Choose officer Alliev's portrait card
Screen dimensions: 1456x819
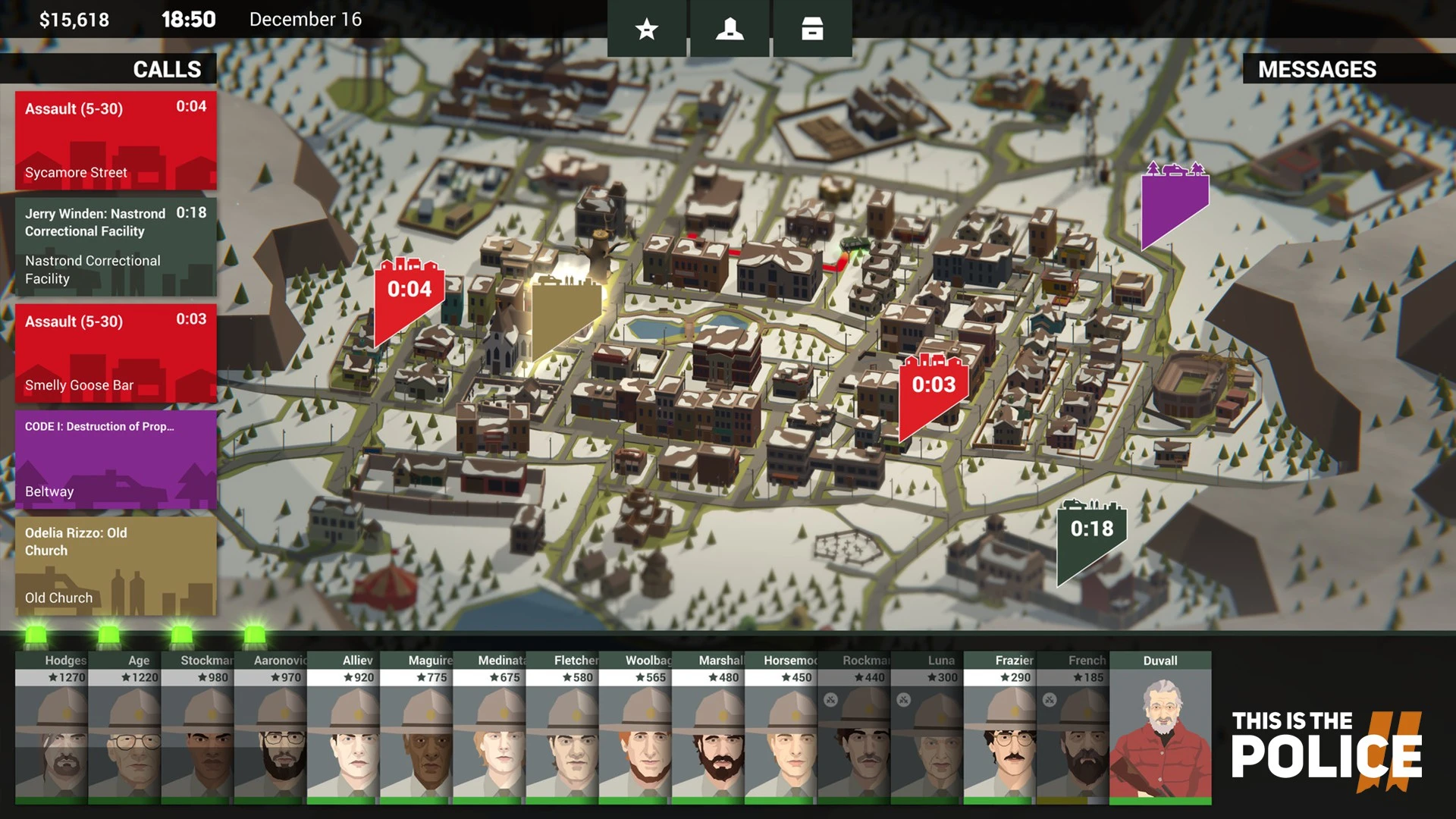click(343, 728)
